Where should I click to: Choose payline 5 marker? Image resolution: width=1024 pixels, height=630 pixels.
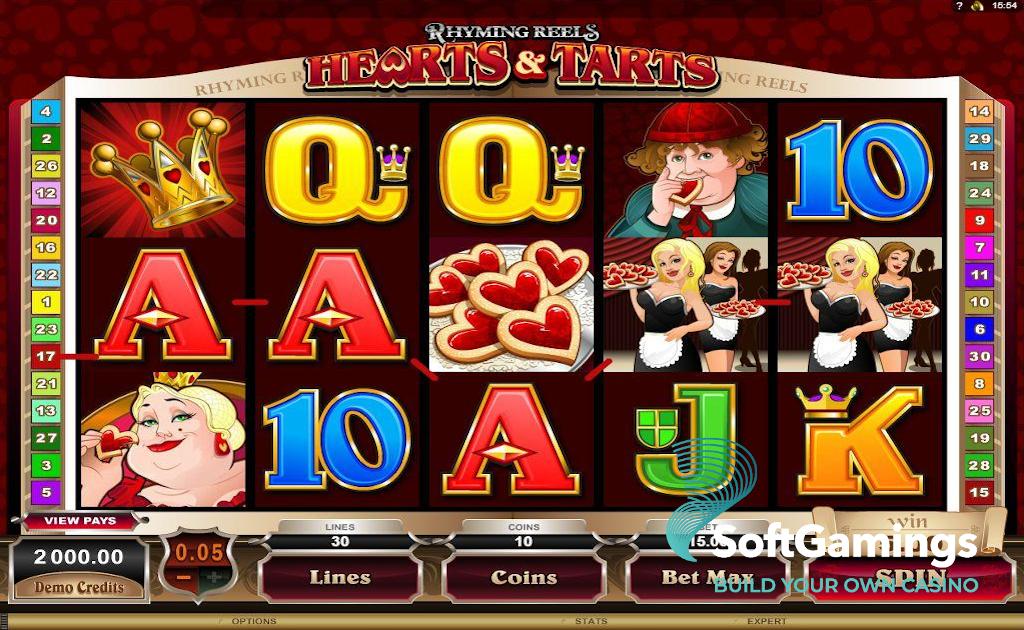[46, 492]
